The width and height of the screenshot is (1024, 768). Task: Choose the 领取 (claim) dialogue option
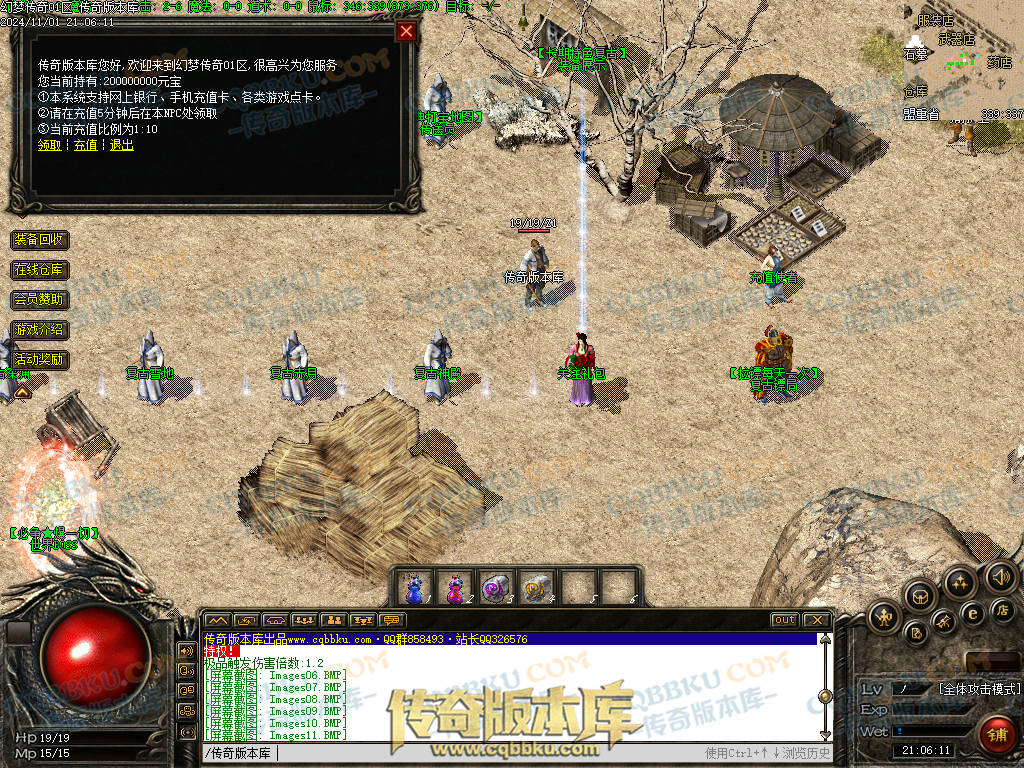(49, 145)
